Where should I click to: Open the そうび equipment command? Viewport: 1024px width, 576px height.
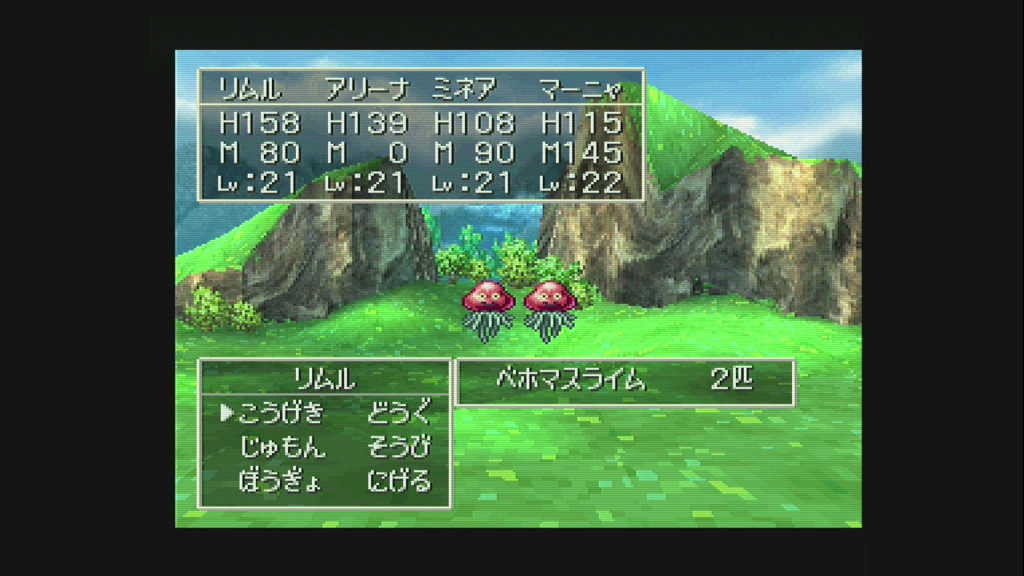(x=398, y=447)
